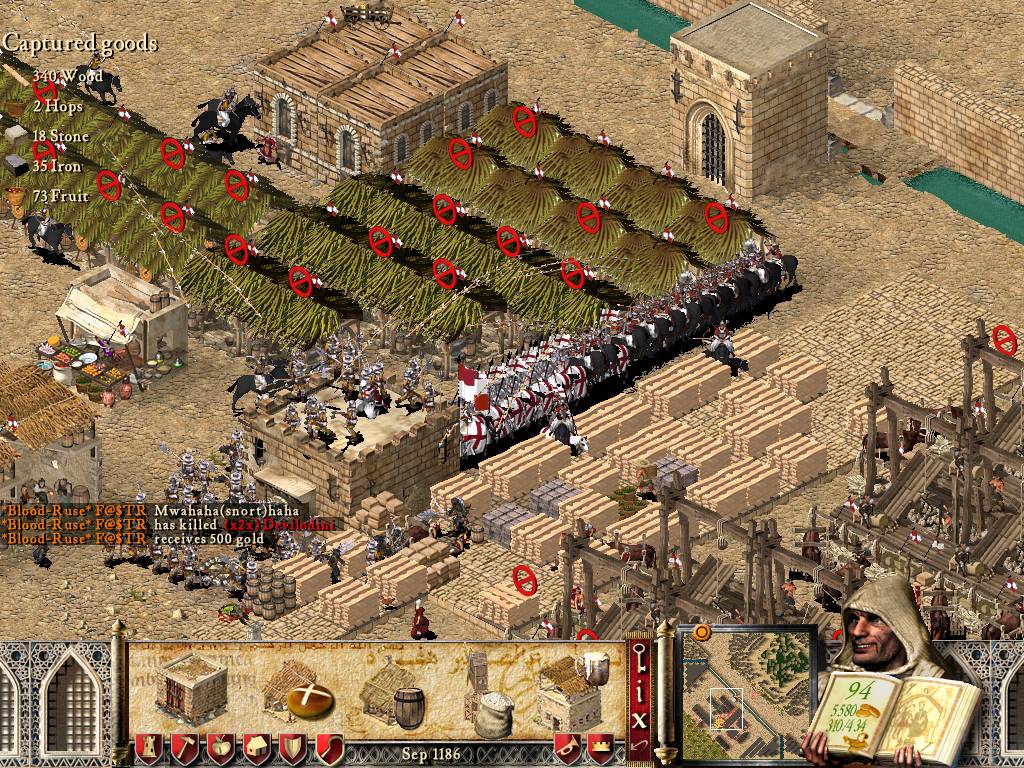Switch to the castle tower category
Image resolution: width=1024 pixels, height=768 pixels.
tap(147, 747)
